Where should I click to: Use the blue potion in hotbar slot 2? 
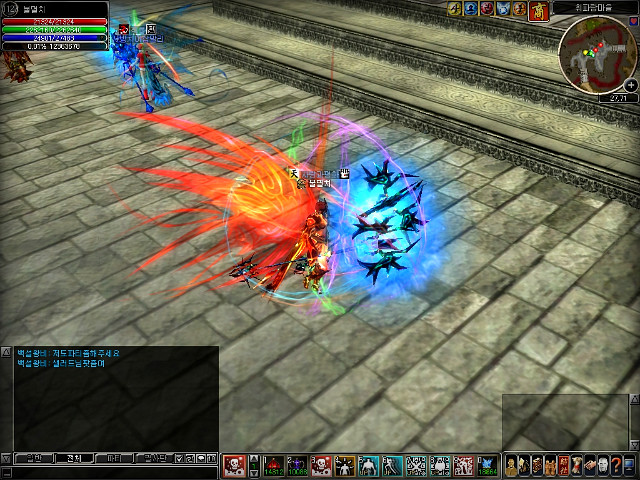(x=300, y=465)
